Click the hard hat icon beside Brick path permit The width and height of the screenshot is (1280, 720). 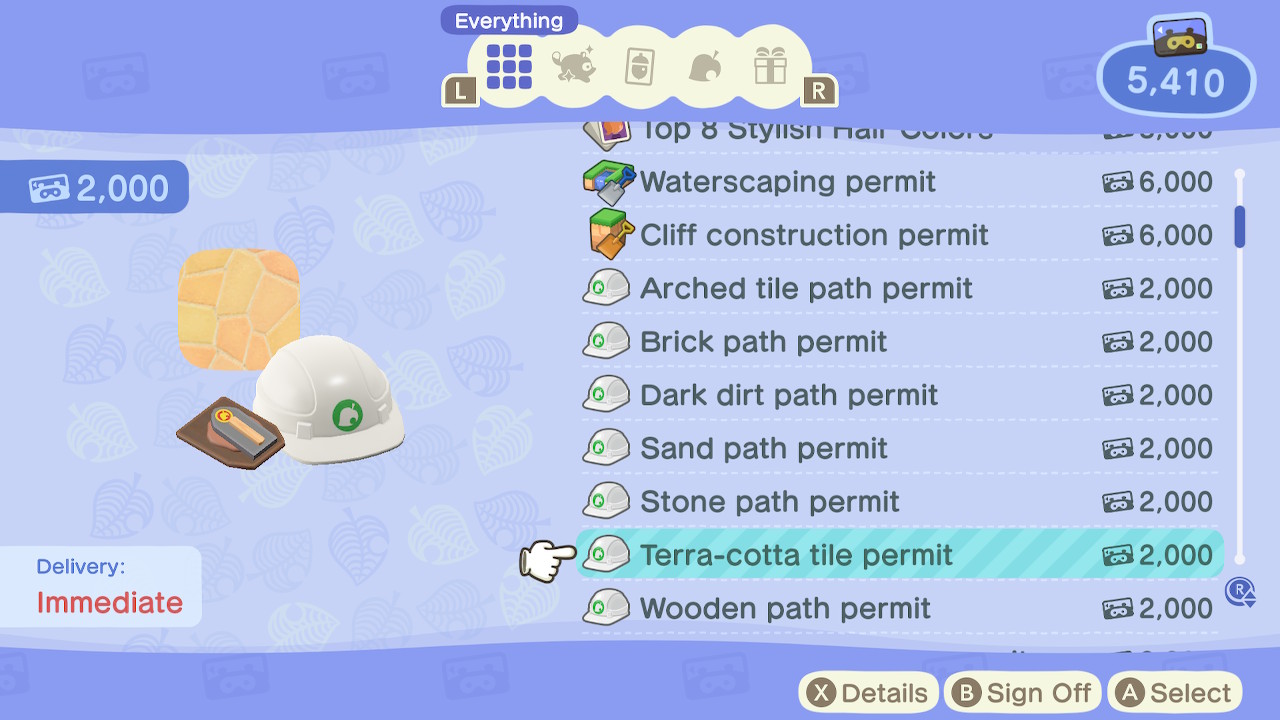click(x=606, y=341)
